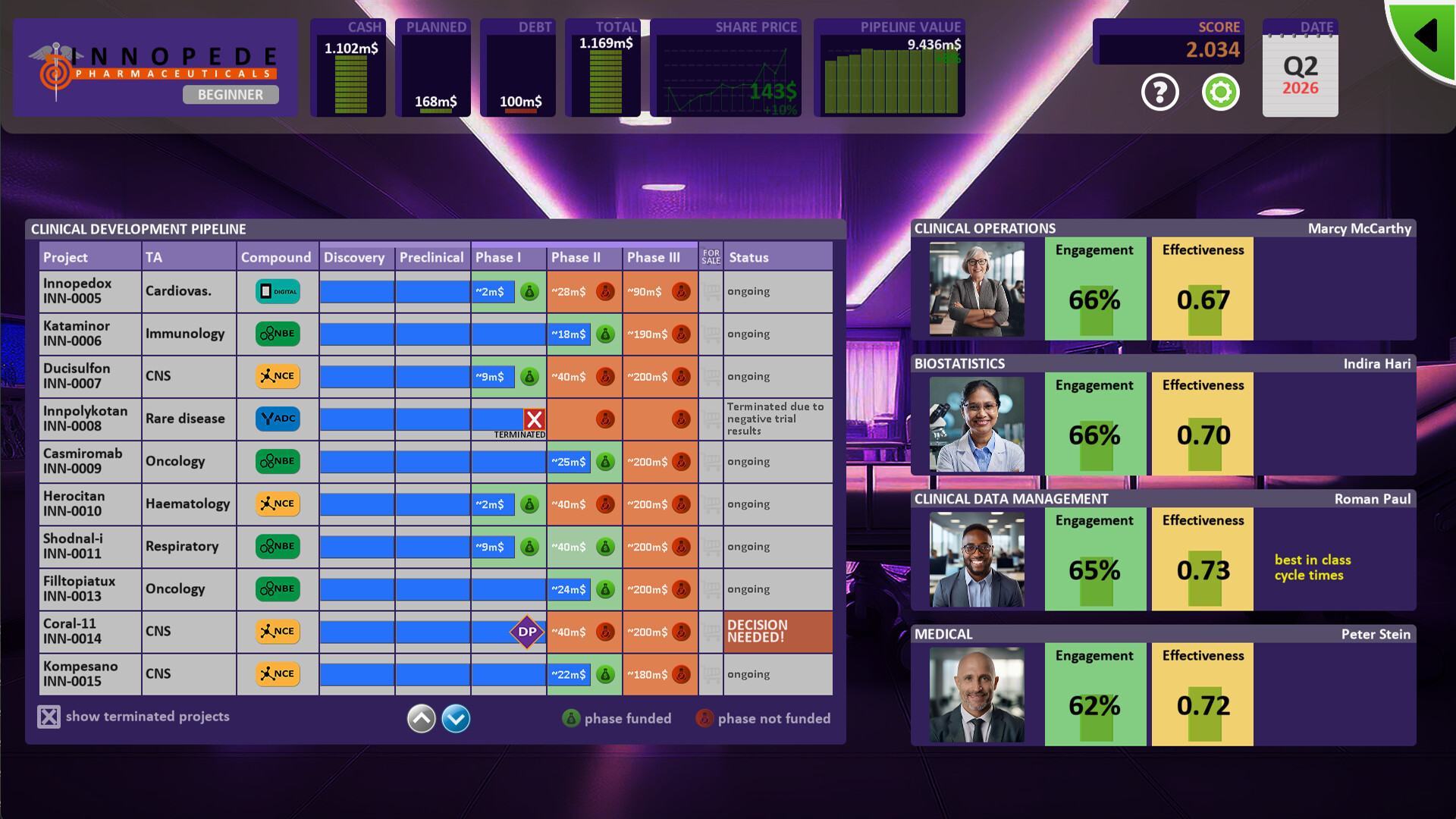Image resolution: width=1456 pixels, height=819 pixels.
Task: Toggle funding bag for Kataminor Phase II
Action: [x=605, y=334]
